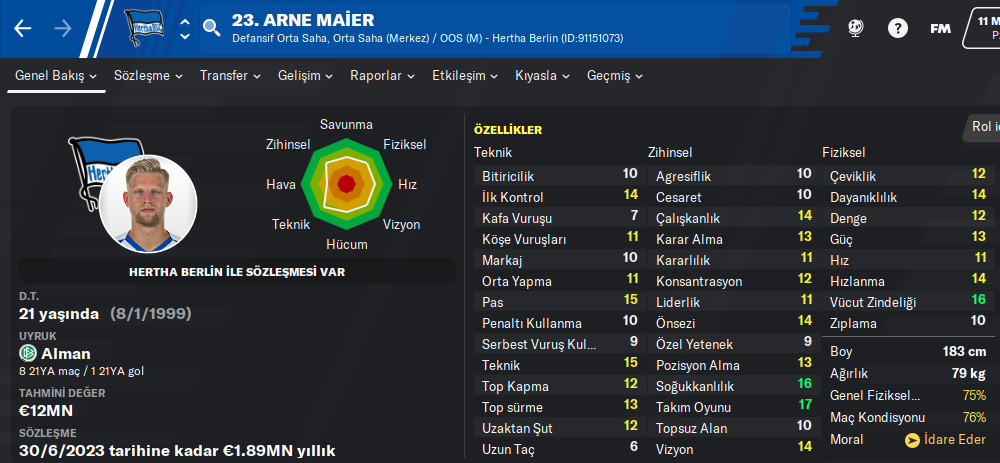The width and height of the screenshot is (1000, 463).
Task: Click the up-down player switcher arrows
Action: (x=184, y=28)
